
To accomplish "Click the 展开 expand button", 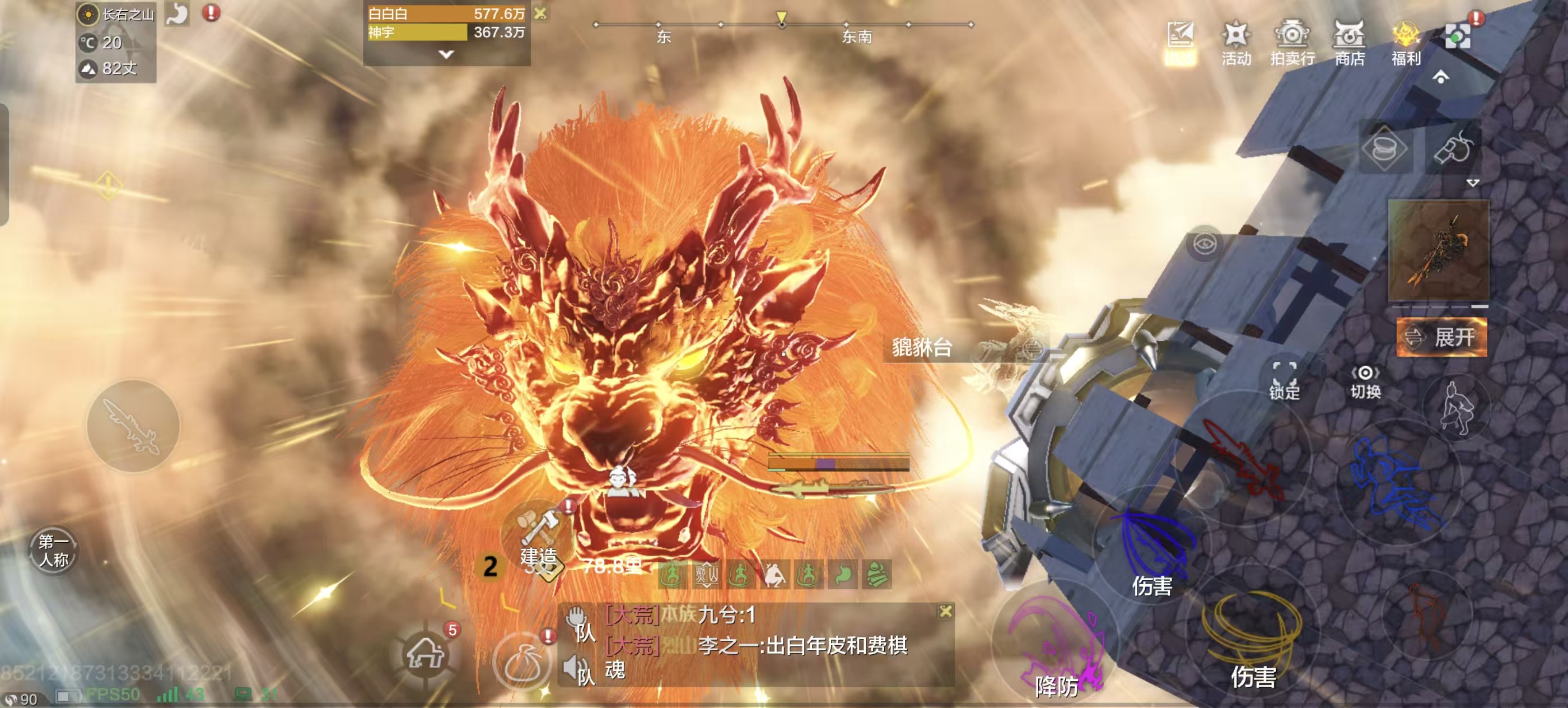I will [1441, 337].
